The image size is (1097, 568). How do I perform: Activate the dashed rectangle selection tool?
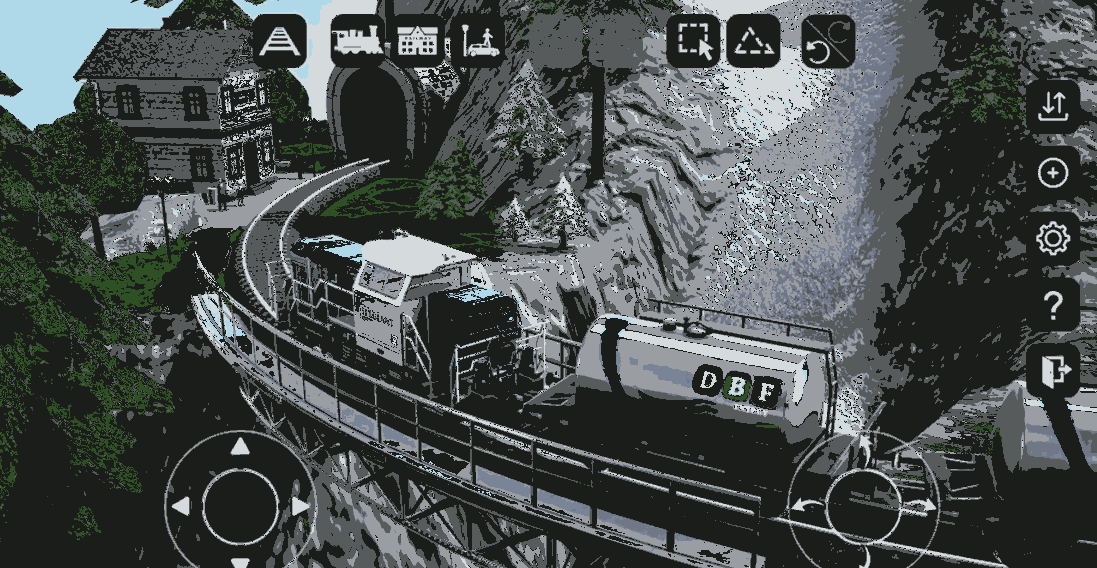pos(693,42)
